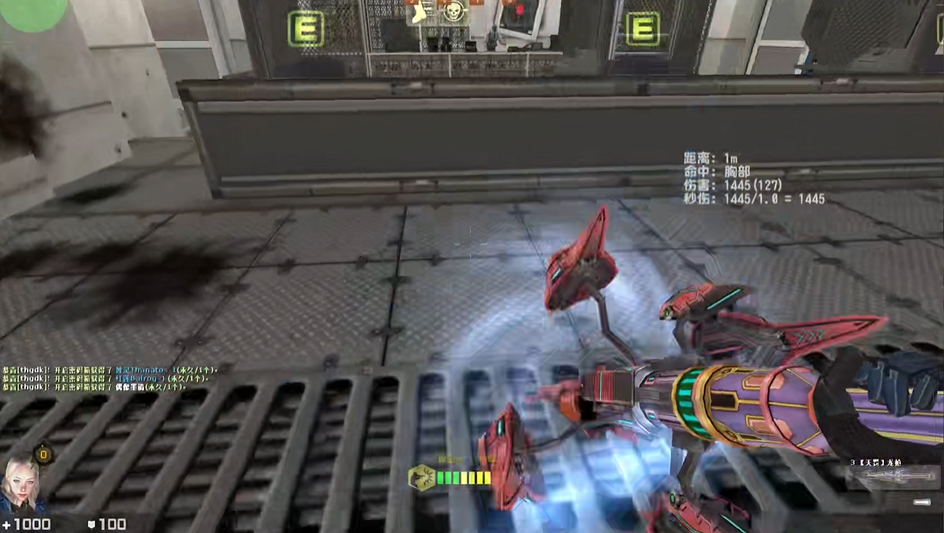Click the skull icon at top center
The image size is (944, 533).
(x=453, y=13)
